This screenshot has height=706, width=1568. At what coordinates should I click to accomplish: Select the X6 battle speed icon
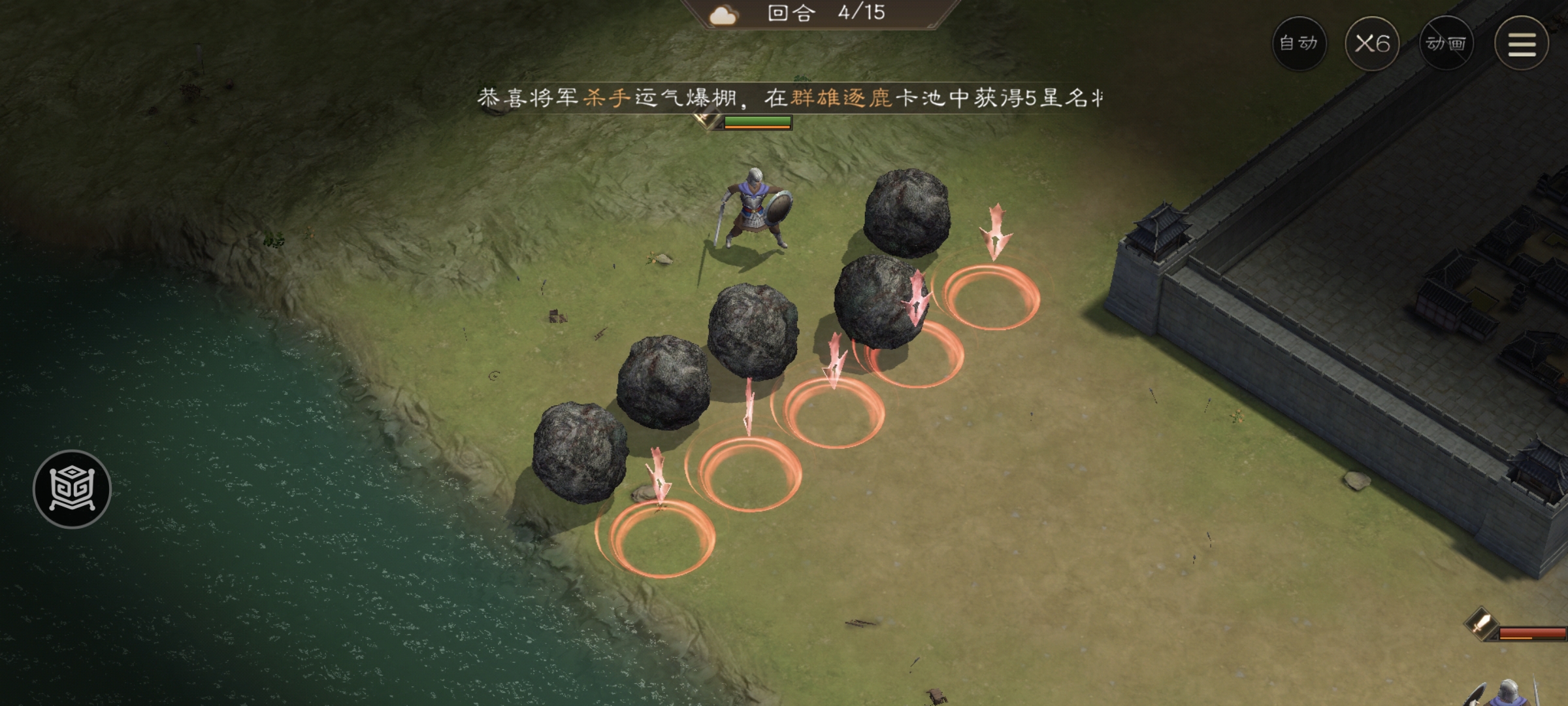point(1372,42)
